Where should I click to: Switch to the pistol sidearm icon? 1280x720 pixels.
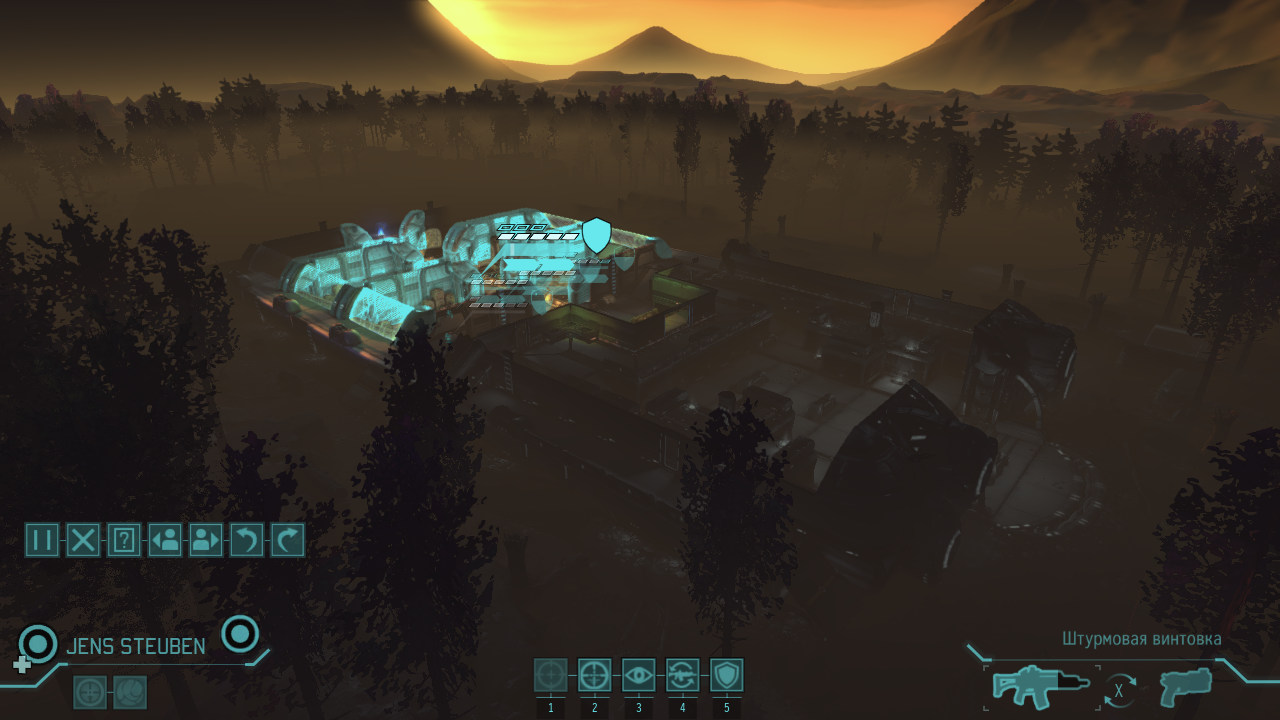[x=1186, y=687]
